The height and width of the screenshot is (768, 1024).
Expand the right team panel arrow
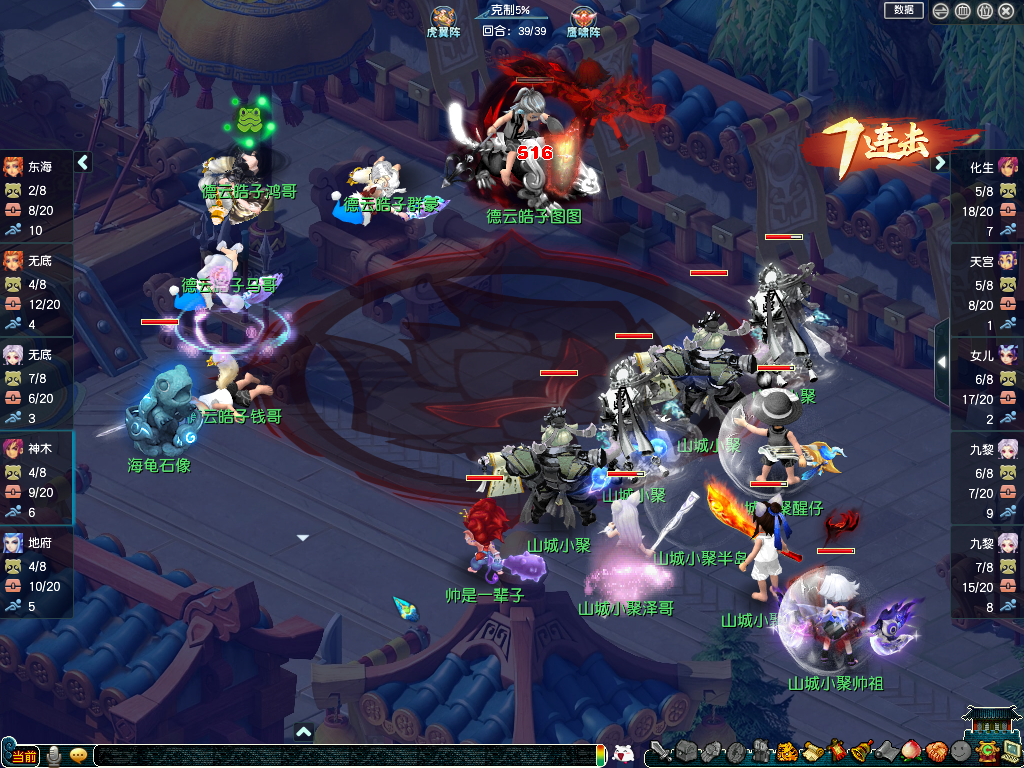[940, 162]
